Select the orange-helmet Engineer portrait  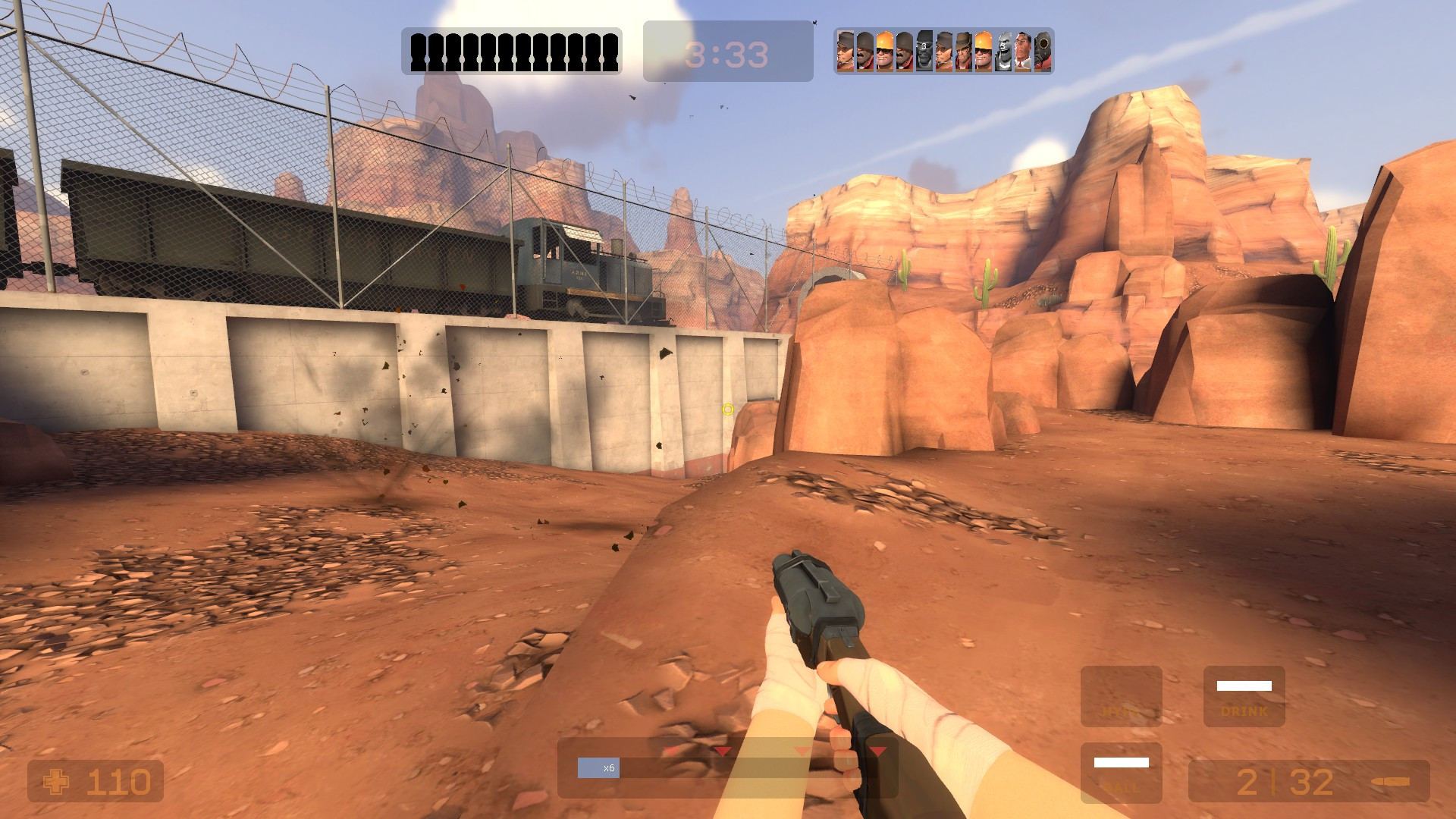click(884, 51)
